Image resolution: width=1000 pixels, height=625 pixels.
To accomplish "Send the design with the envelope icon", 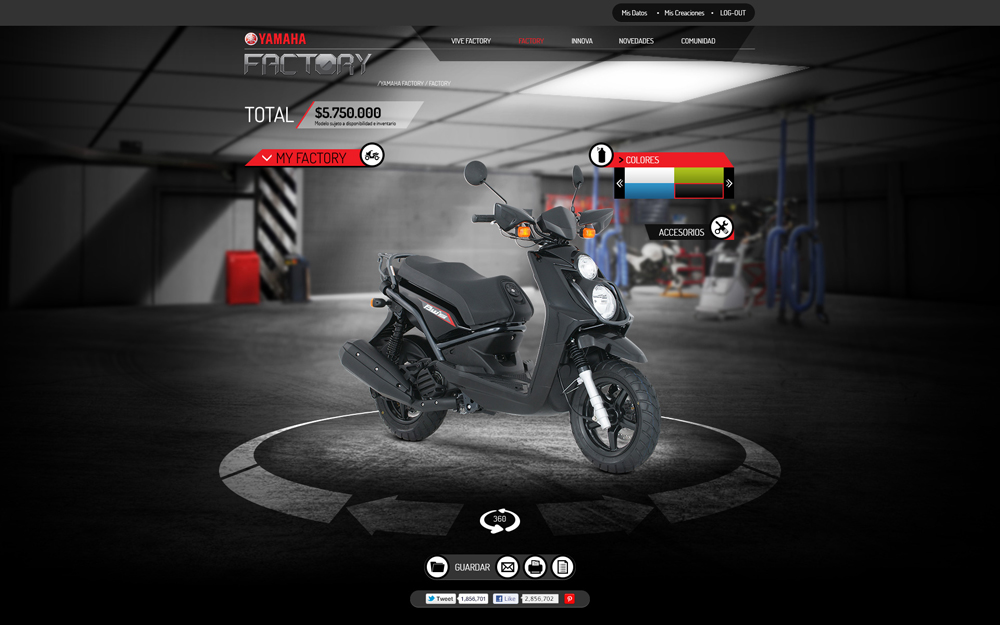I will tap(508, 567).
